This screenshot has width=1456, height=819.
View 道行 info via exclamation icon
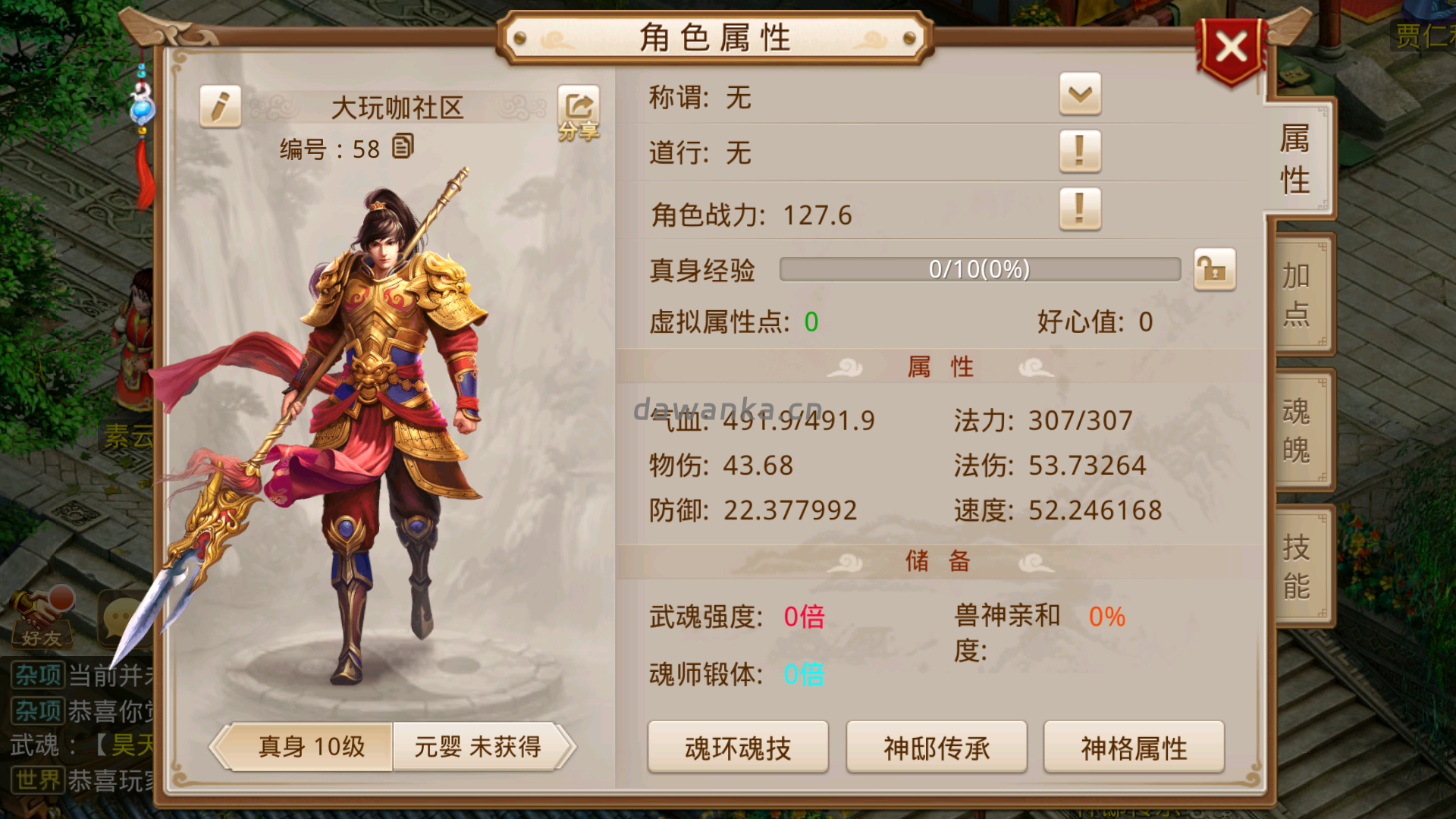[x=1080, y=152]
